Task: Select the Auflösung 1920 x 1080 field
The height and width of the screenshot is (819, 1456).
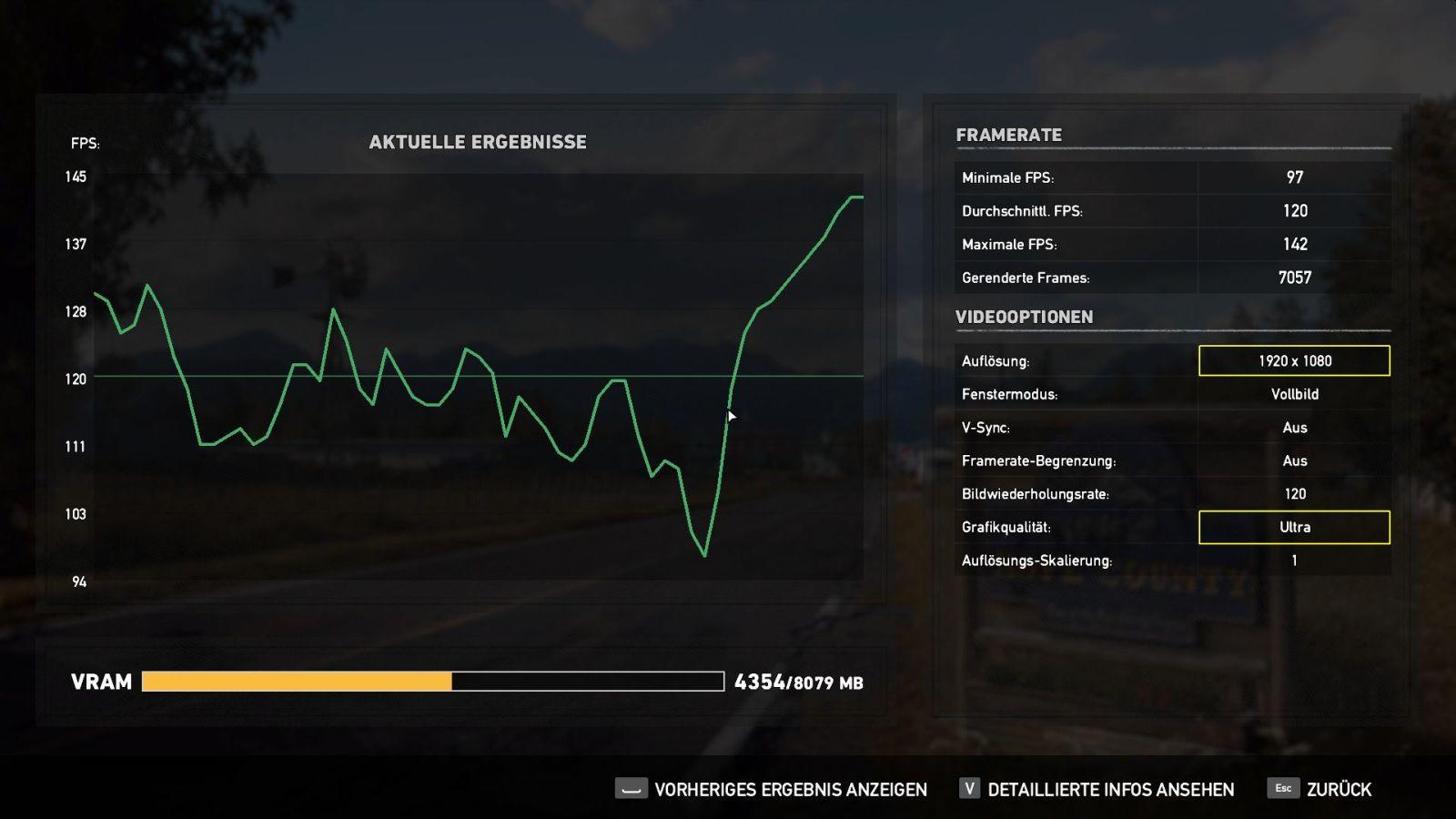Action: 1294,360
